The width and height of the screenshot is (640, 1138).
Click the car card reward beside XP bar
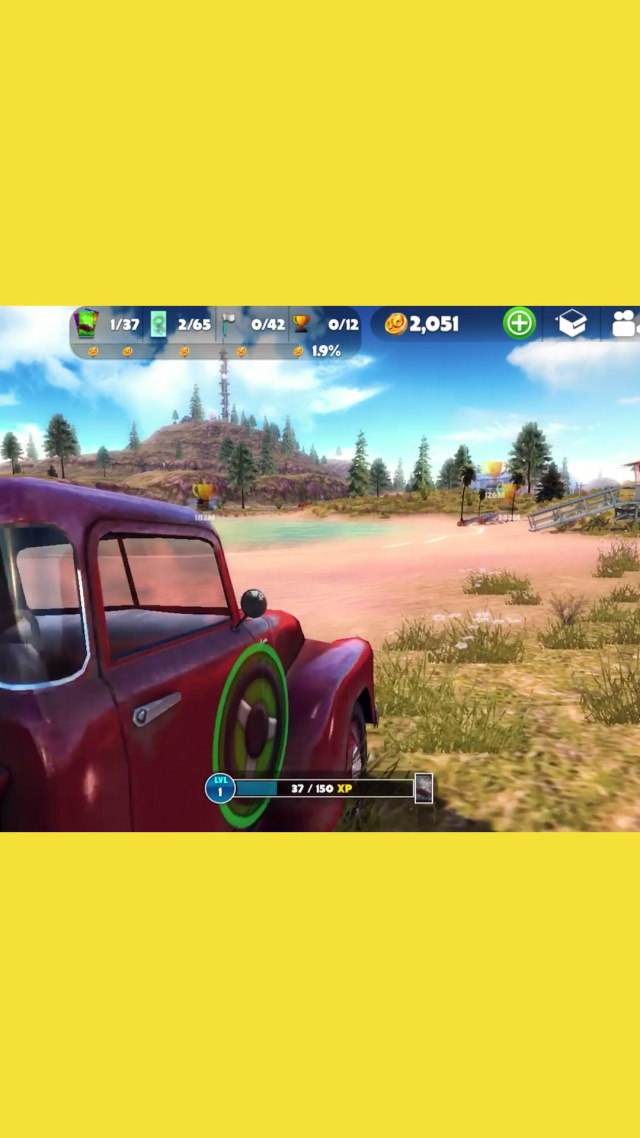point(424,788)
